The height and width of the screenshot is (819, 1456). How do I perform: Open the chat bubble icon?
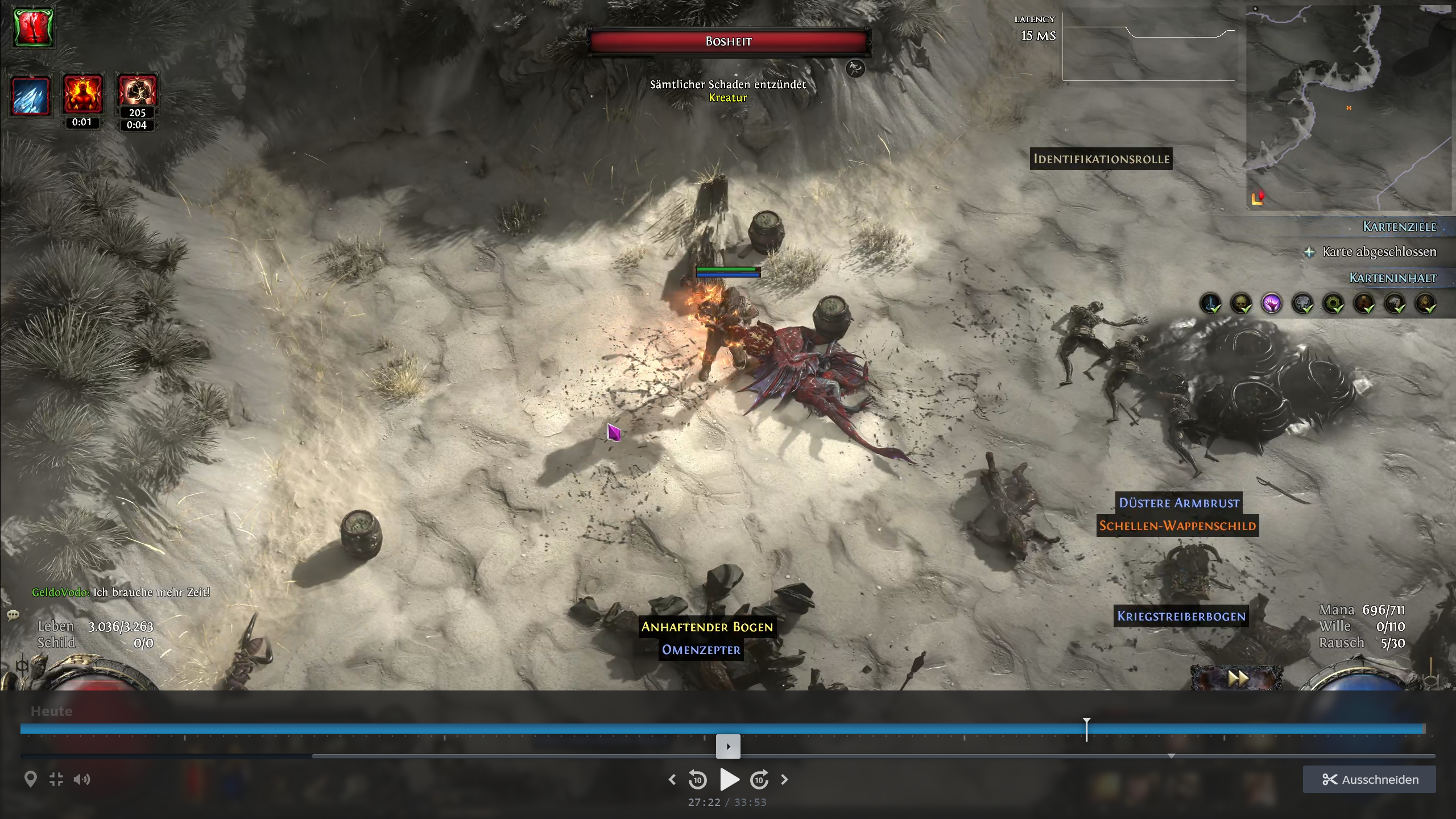[x=13, y=615]
